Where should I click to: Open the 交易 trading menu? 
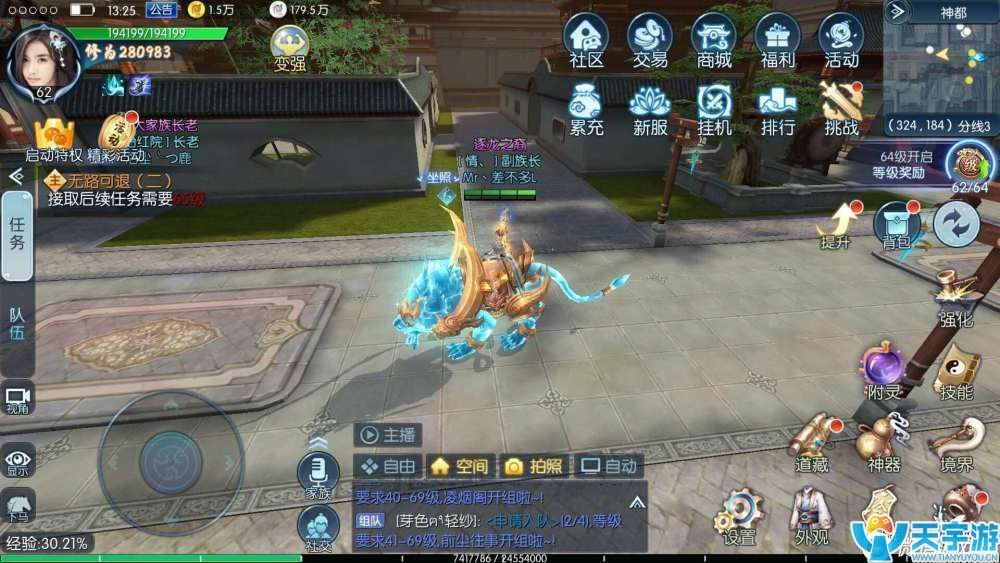pos(650,40)
